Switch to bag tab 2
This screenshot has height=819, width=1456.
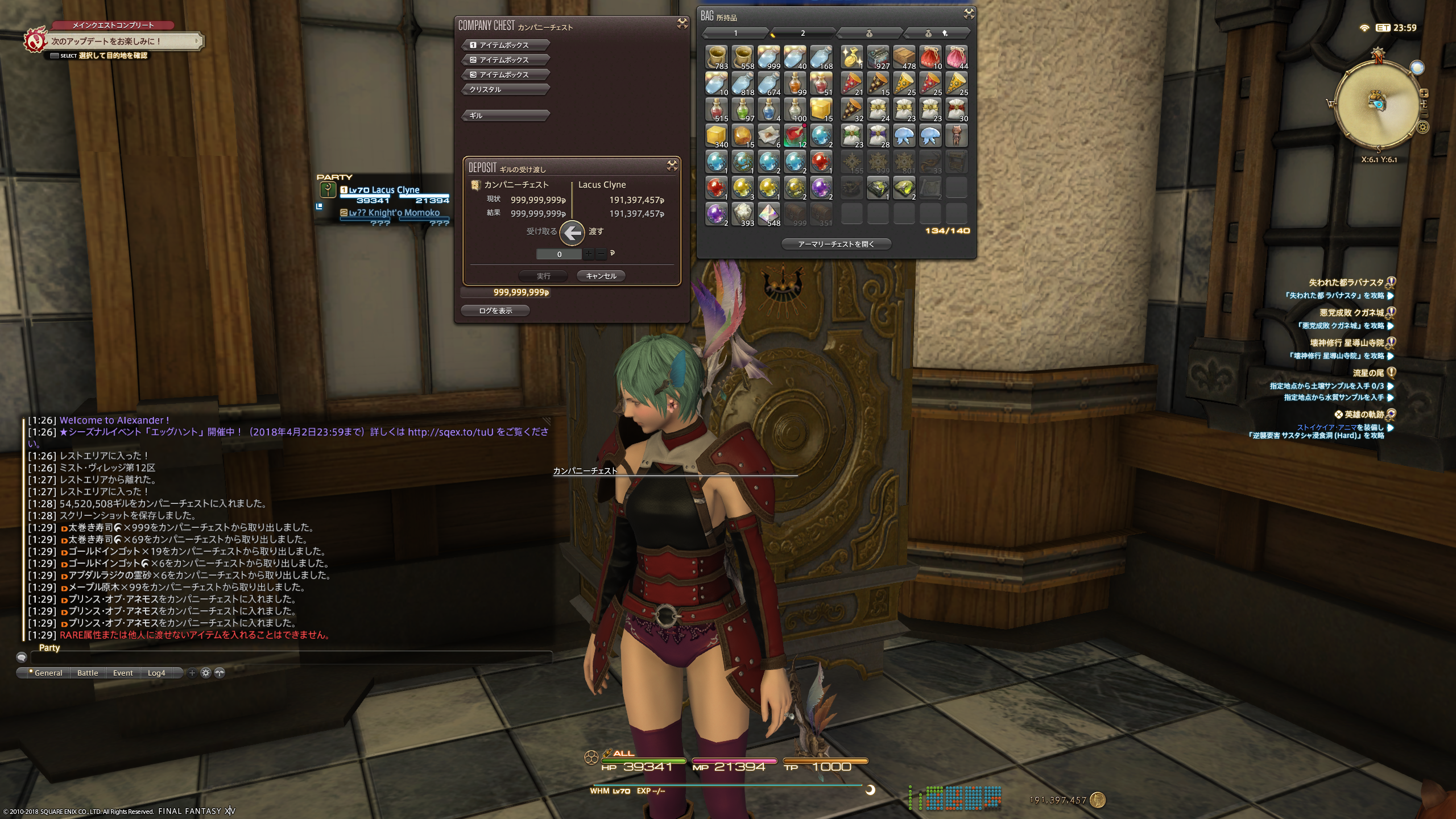pos(803,33)
